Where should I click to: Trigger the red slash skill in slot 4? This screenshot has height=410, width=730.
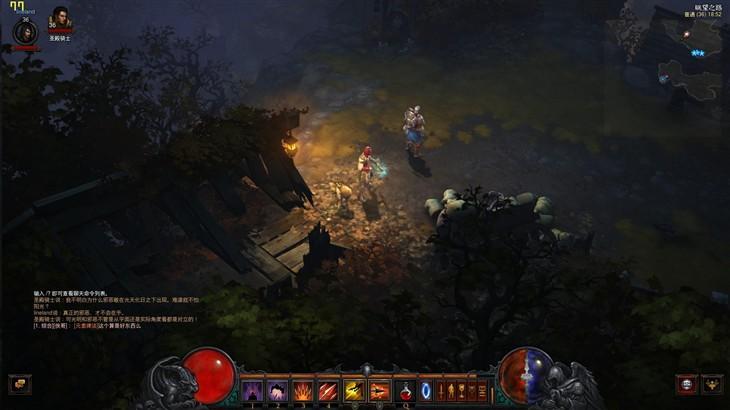point(328,390)
